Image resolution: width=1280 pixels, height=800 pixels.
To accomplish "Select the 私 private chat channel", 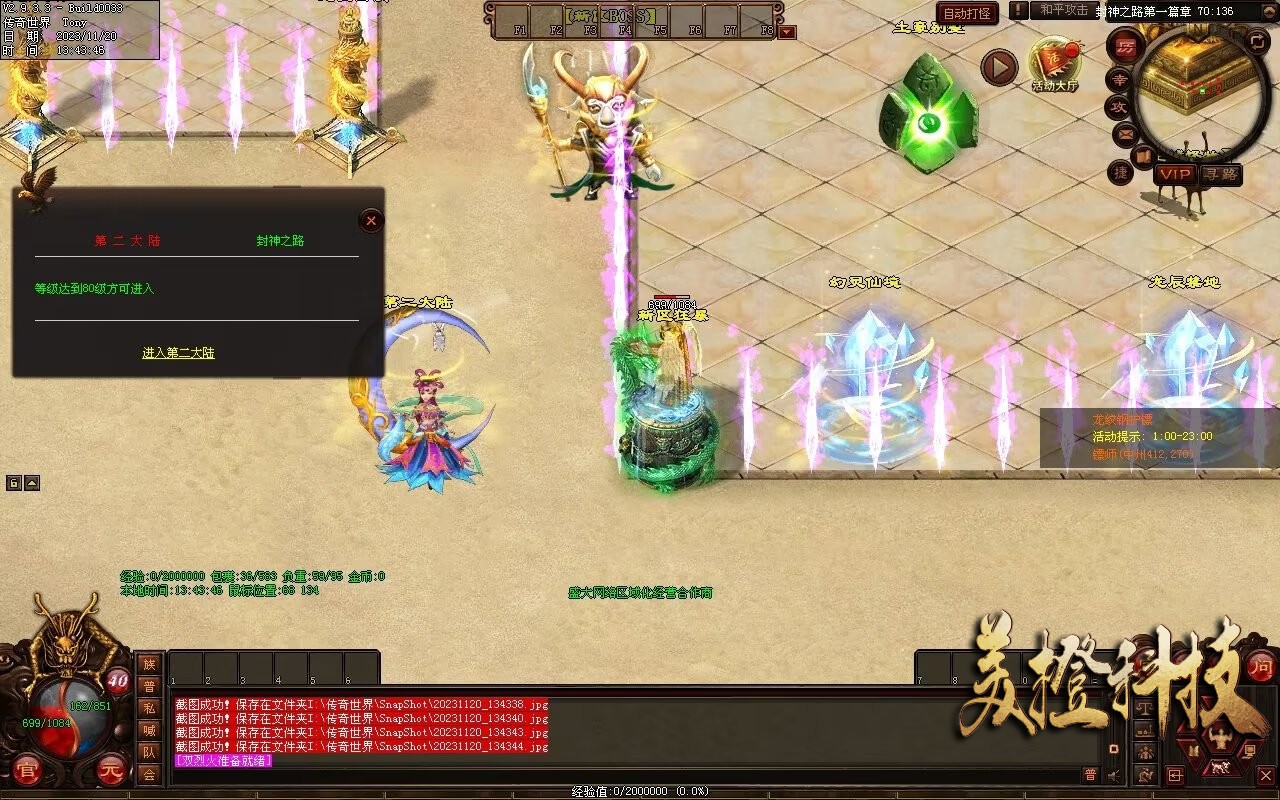I will coord(149,708).
